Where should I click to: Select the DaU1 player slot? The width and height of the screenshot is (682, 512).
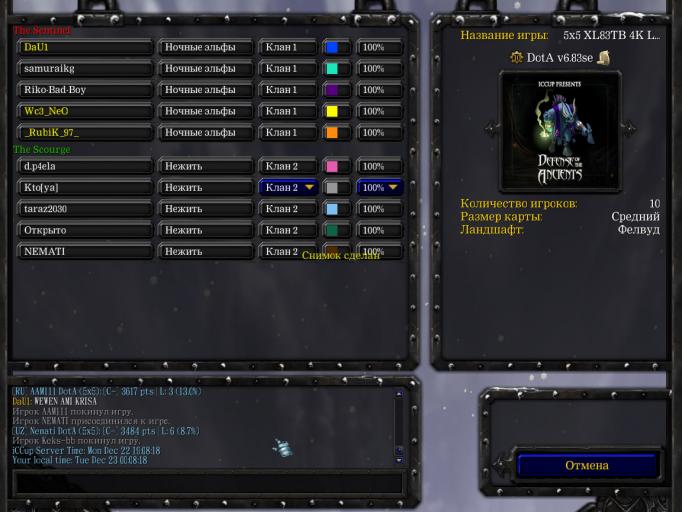click(86, 48)
